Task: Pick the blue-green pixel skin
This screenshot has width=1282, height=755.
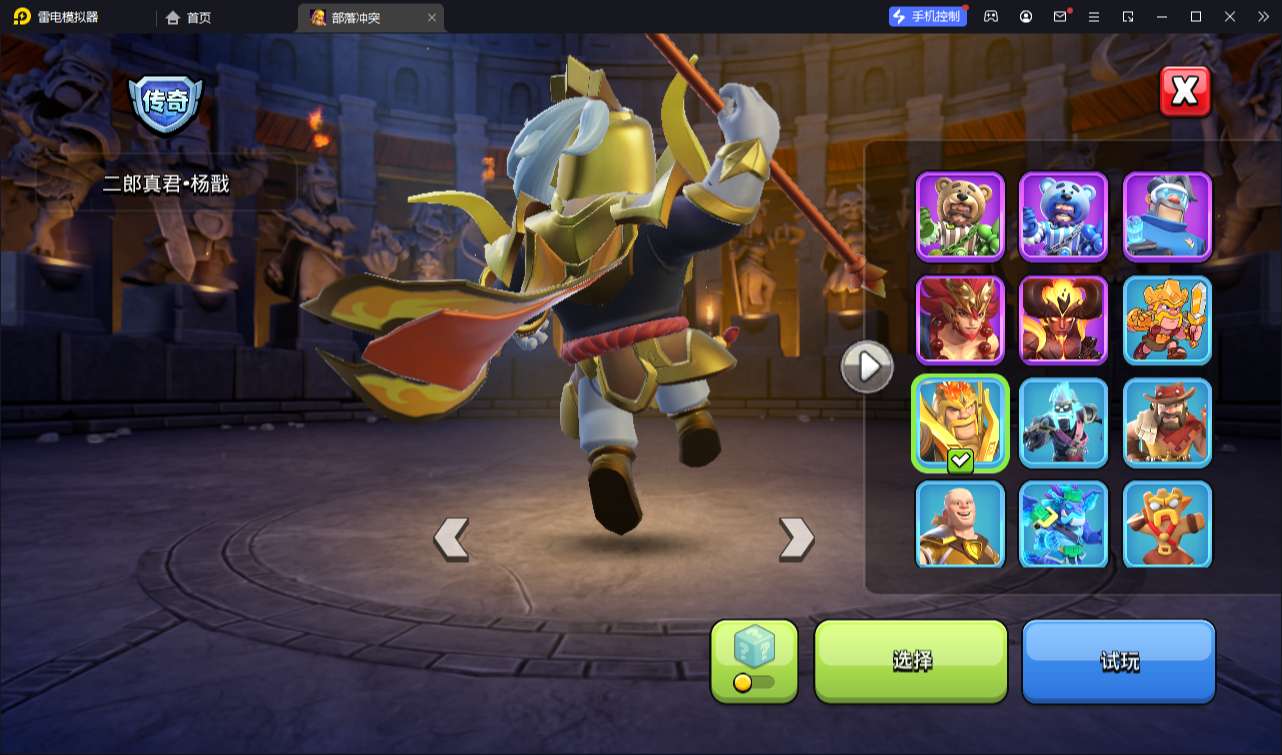Action: pos(1064,525)
